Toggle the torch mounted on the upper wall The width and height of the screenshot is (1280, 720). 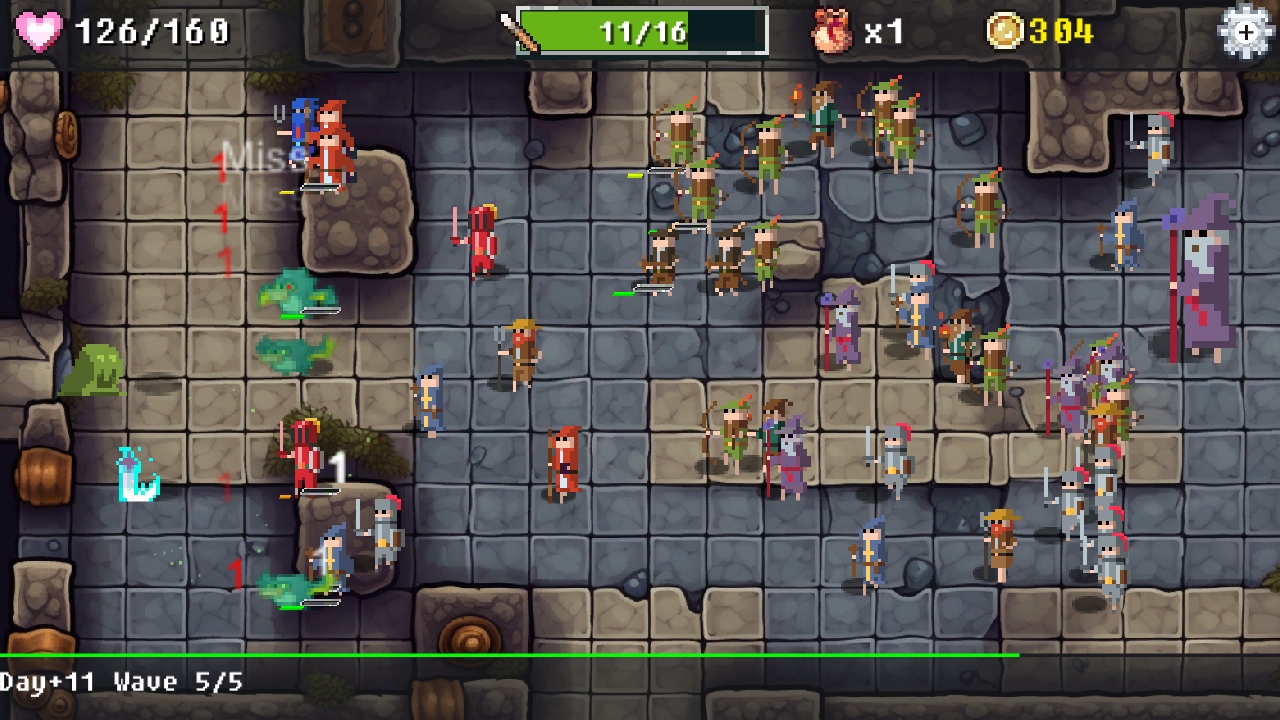(797, 98)
